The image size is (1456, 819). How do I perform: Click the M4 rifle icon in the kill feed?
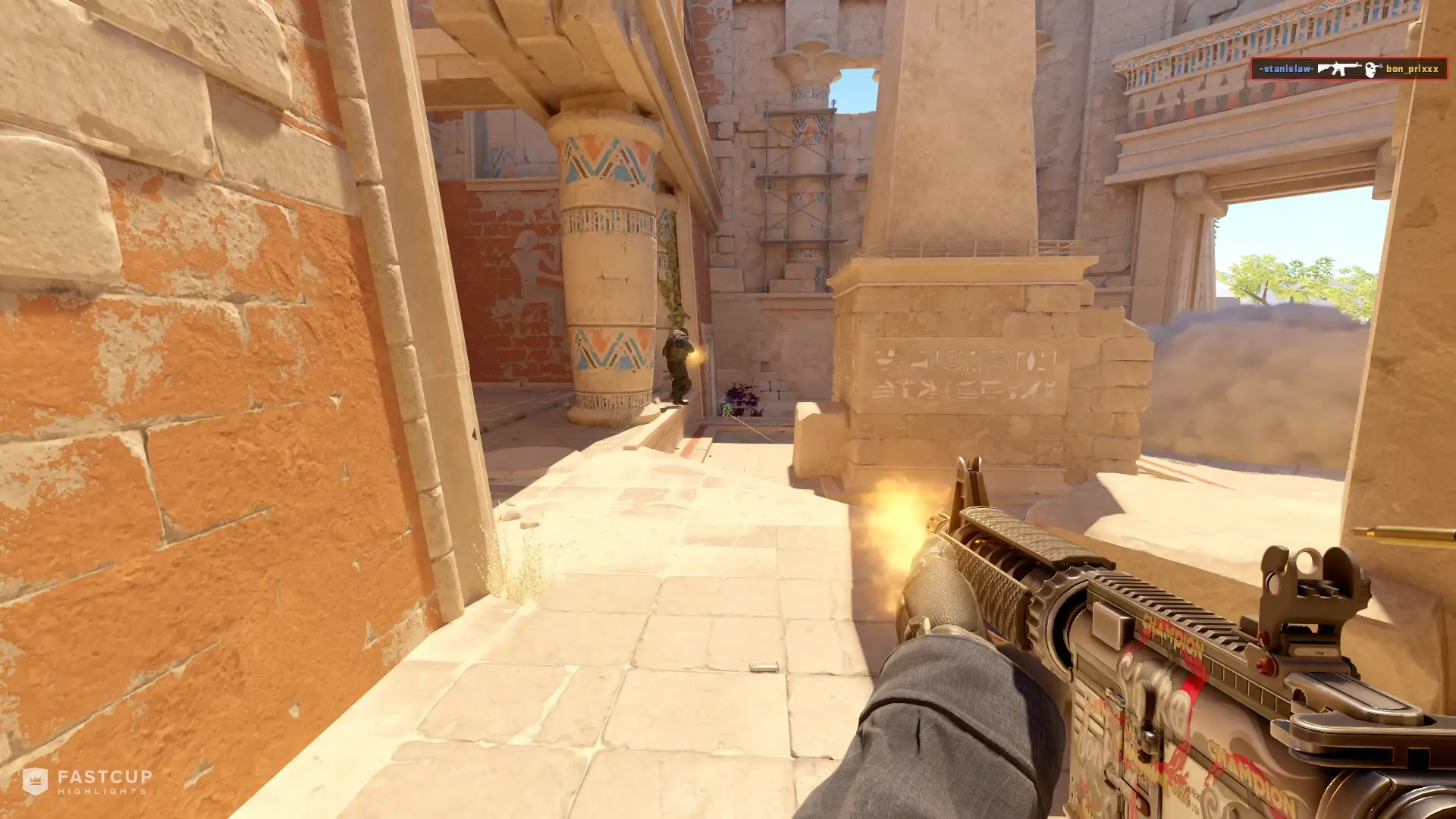(x=1338, y=68)
